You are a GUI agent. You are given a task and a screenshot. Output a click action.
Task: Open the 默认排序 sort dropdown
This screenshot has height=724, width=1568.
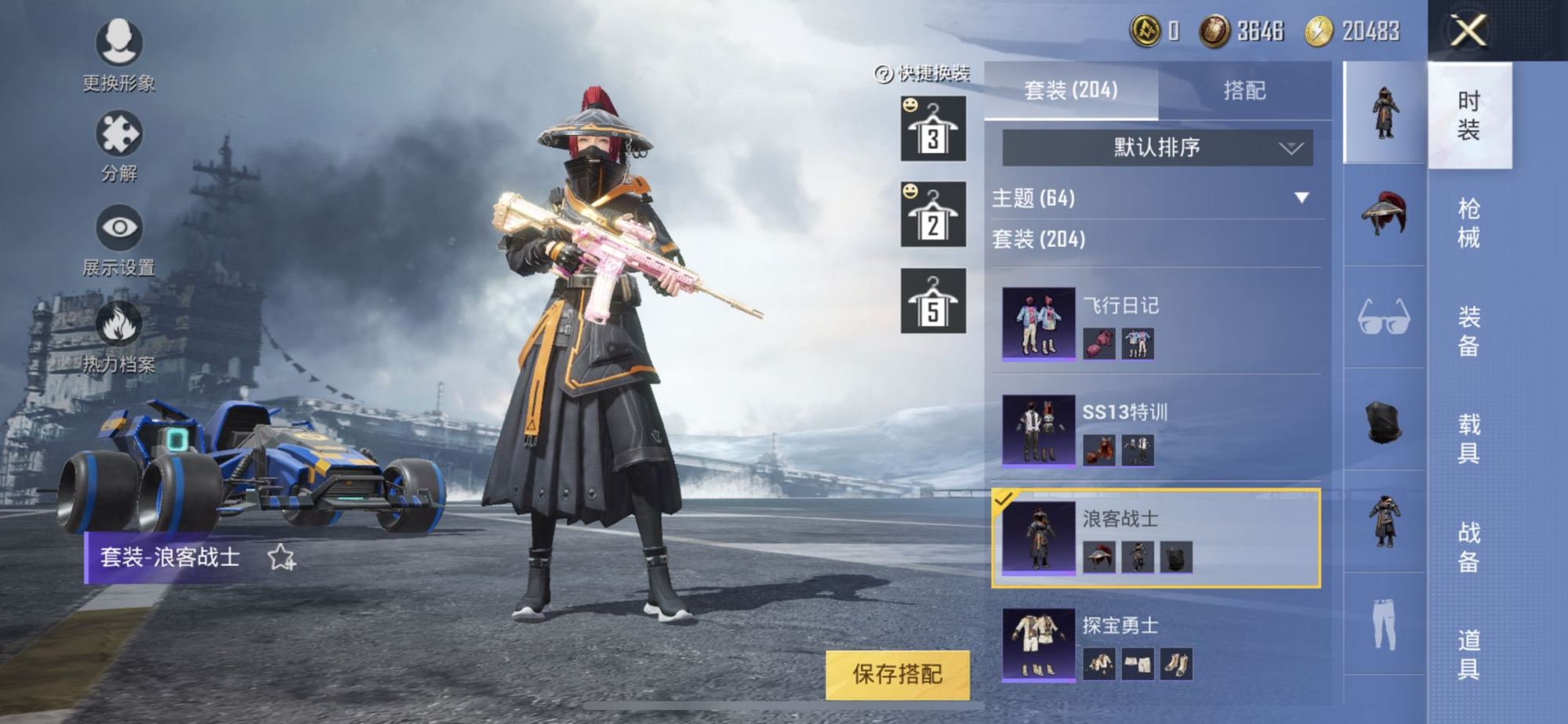[1156, 149]
